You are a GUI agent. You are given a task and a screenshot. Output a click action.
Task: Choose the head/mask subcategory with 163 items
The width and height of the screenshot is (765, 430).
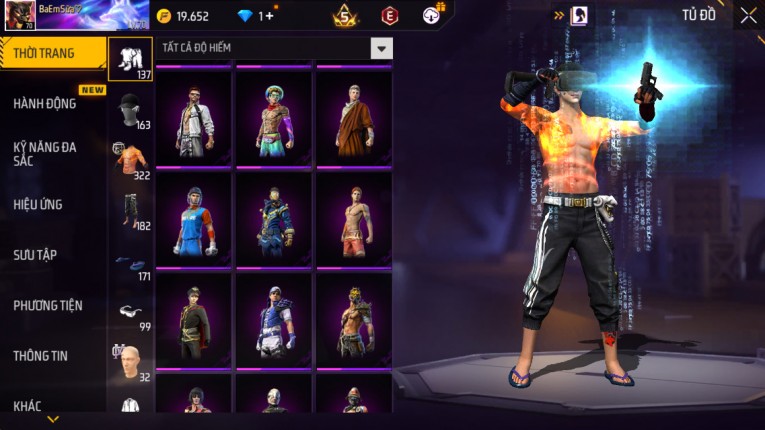[130, 112]
